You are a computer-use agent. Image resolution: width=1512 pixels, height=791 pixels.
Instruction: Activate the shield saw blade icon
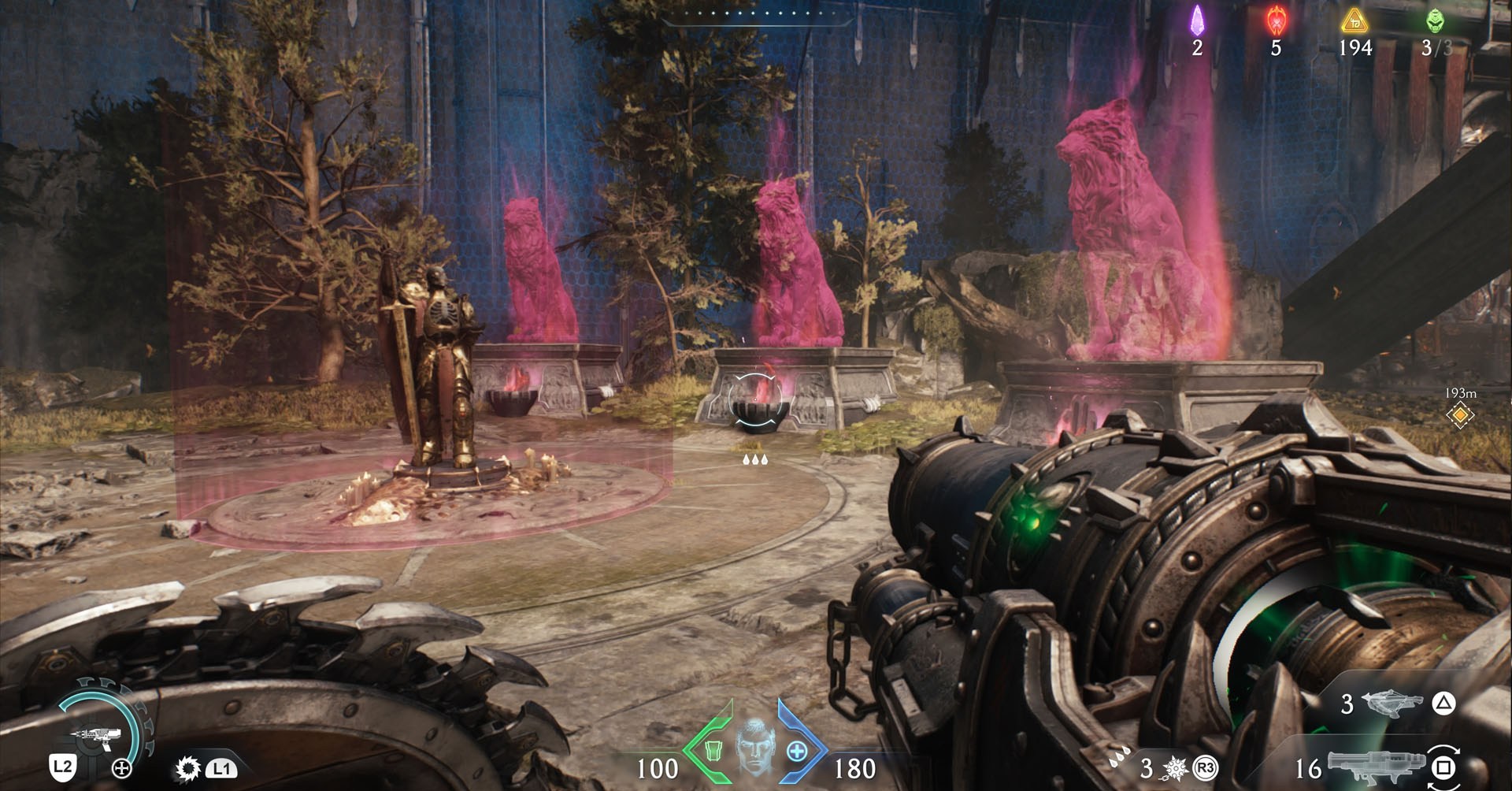click(187, 768)
